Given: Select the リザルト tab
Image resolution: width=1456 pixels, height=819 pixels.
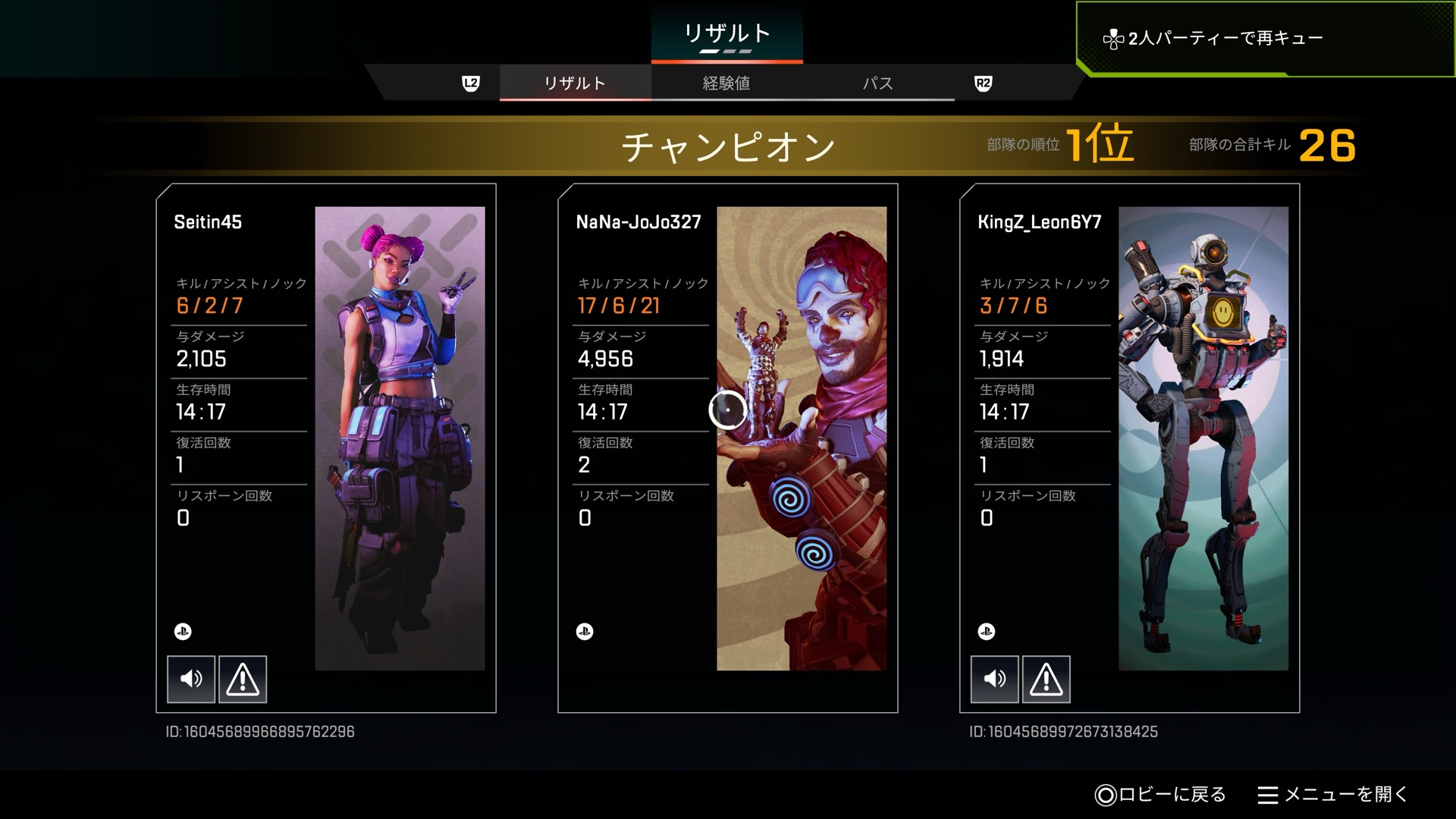Looking at the screenshot, I should tap(575, 83).
